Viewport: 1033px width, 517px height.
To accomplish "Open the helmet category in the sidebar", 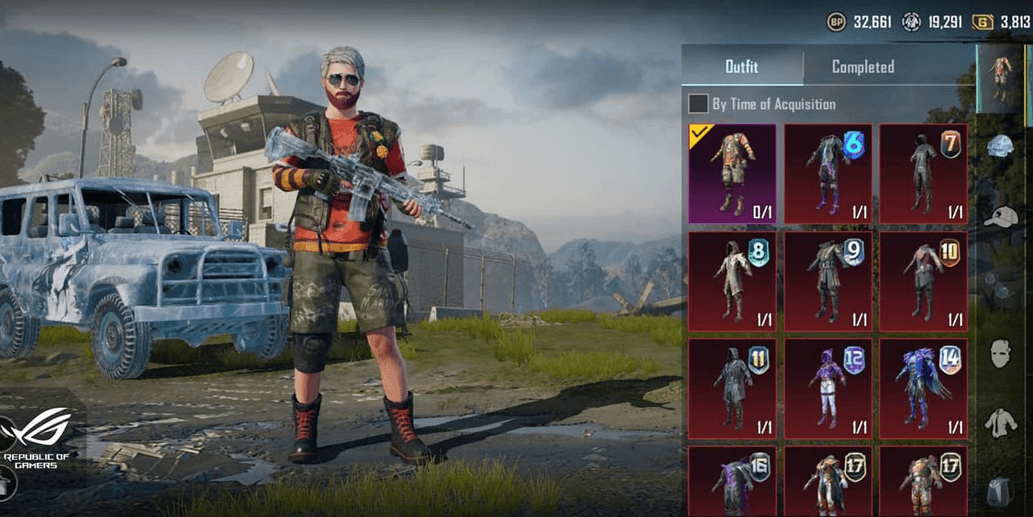I will coord(1001,148).
